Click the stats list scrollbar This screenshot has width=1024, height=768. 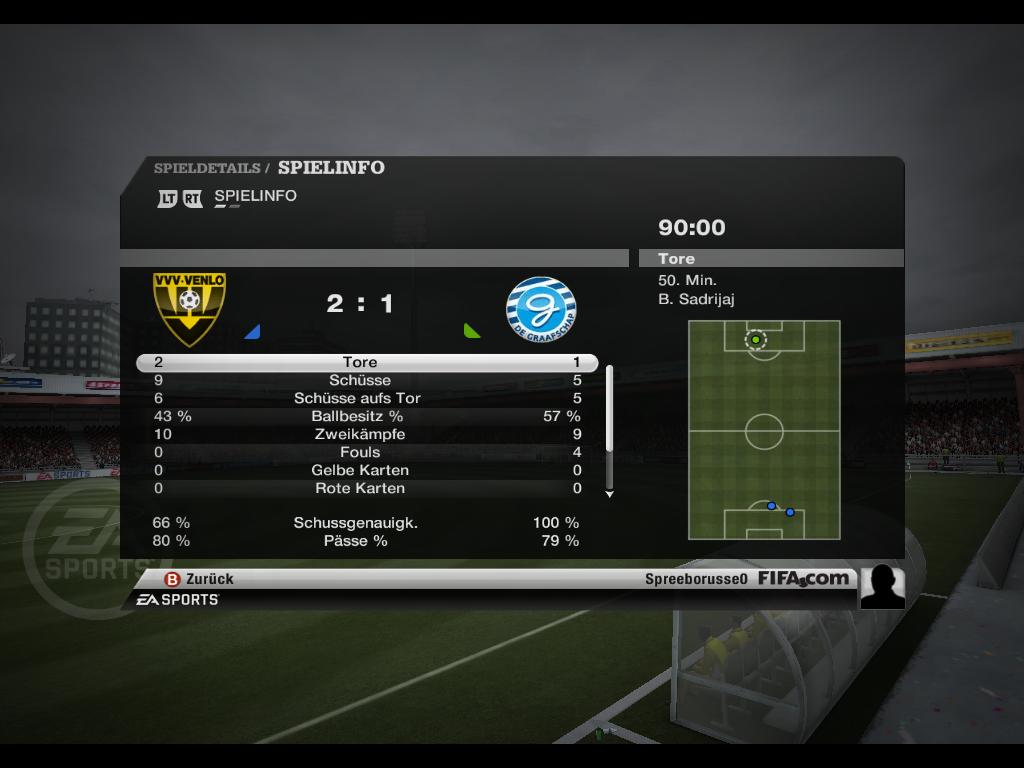pos(609,408)
